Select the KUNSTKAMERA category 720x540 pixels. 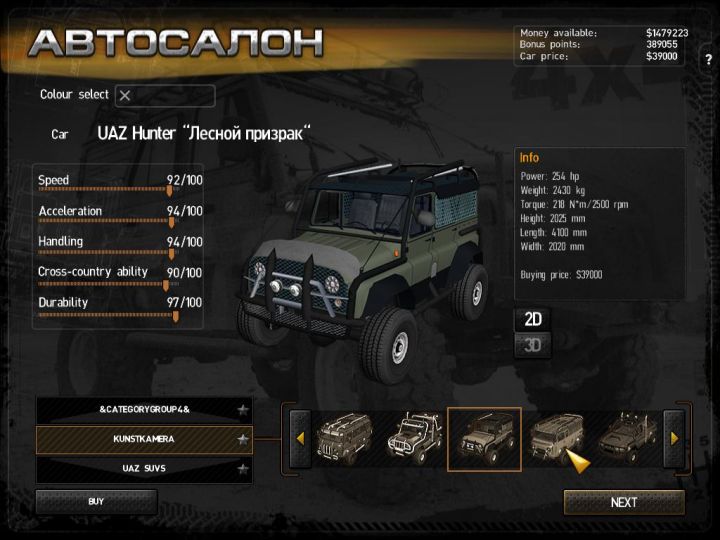click(x=144, y=439)
